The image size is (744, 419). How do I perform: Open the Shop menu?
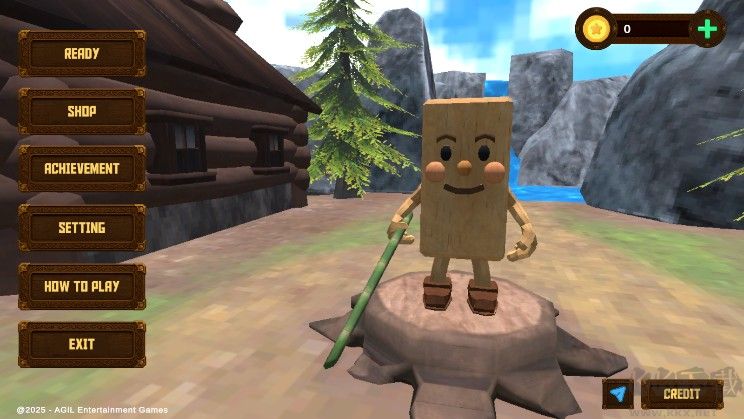pyautogui.click(x=82, y=112)
